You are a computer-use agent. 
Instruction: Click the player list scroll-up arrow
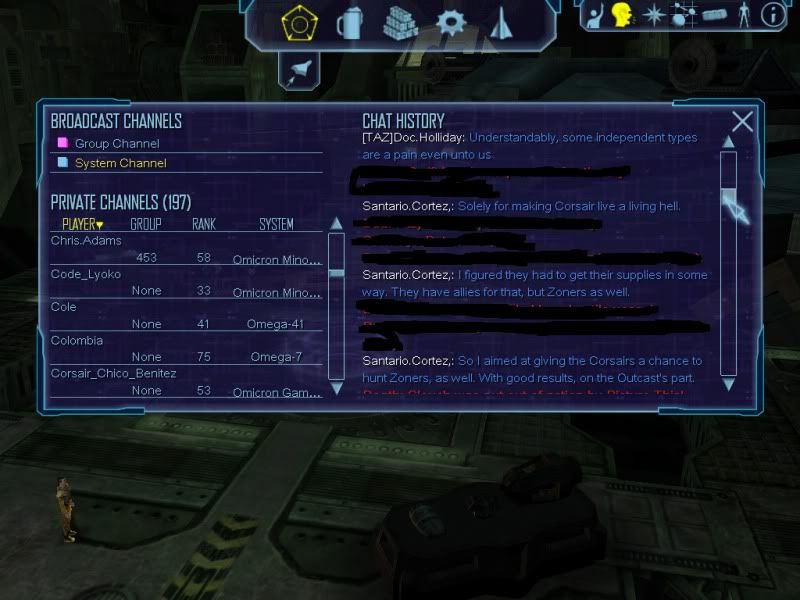(337, 240)
